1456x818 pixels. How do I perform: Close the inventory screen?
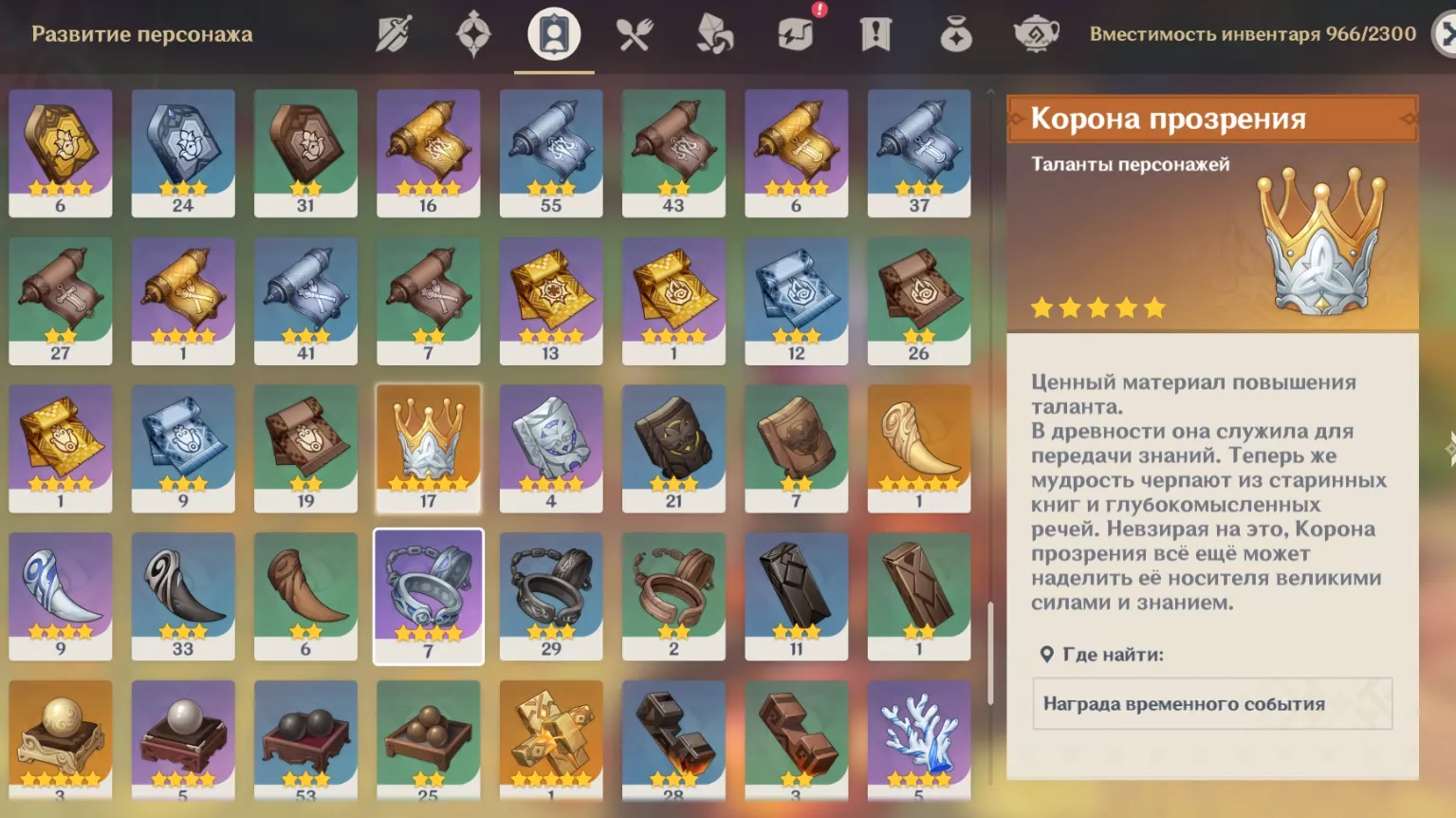tap(1445, 35)
